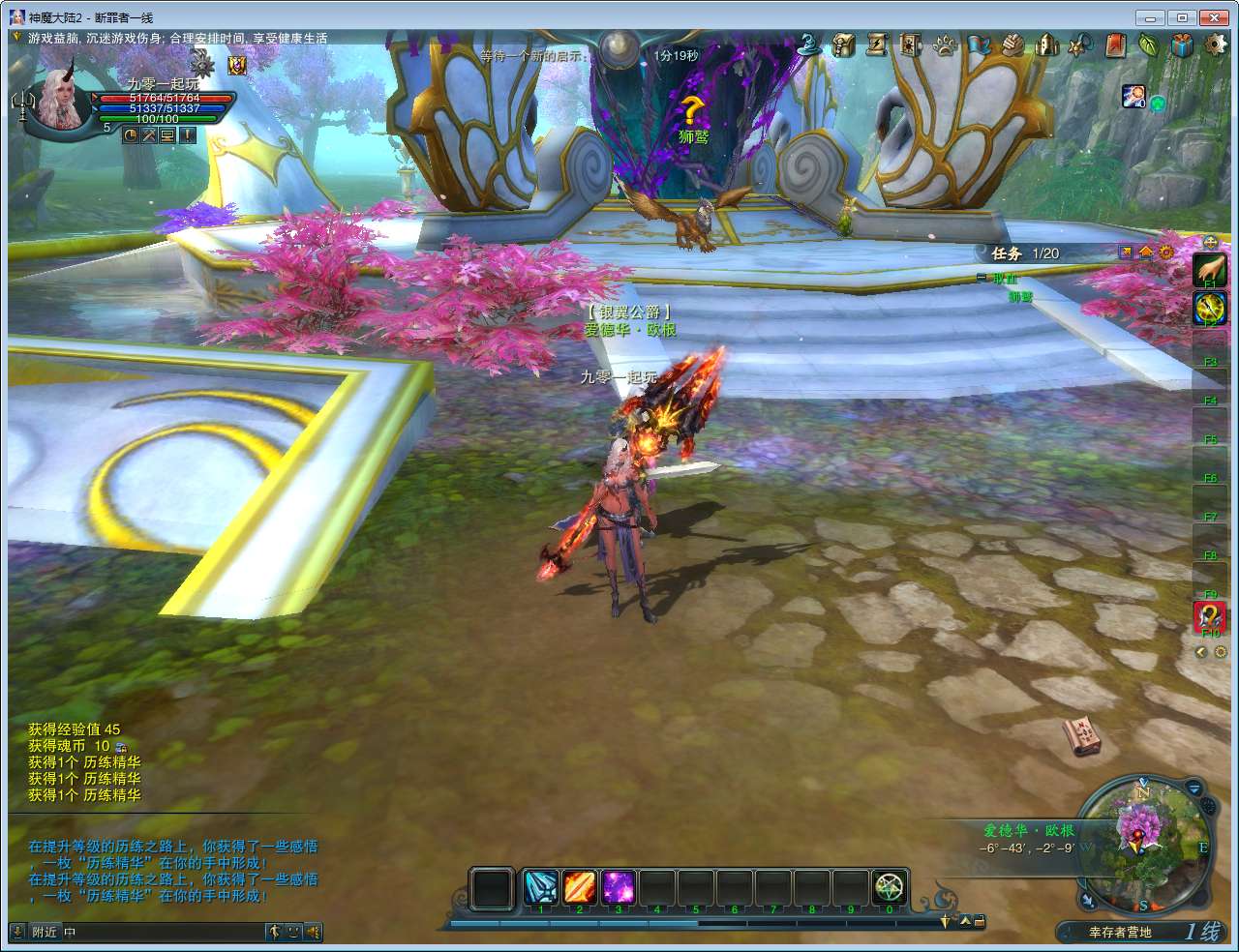Activate the golden sword skill in F2 slot
Image resolution: width=1239 pixels, height=952 pixels.
tap(1209, 309)
